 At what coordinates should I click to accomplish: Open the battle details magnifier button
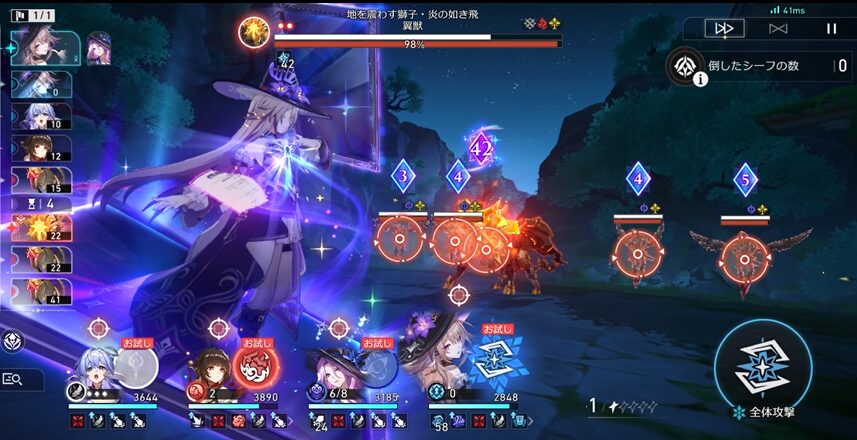pyautogui.click(x=14, y=379)
